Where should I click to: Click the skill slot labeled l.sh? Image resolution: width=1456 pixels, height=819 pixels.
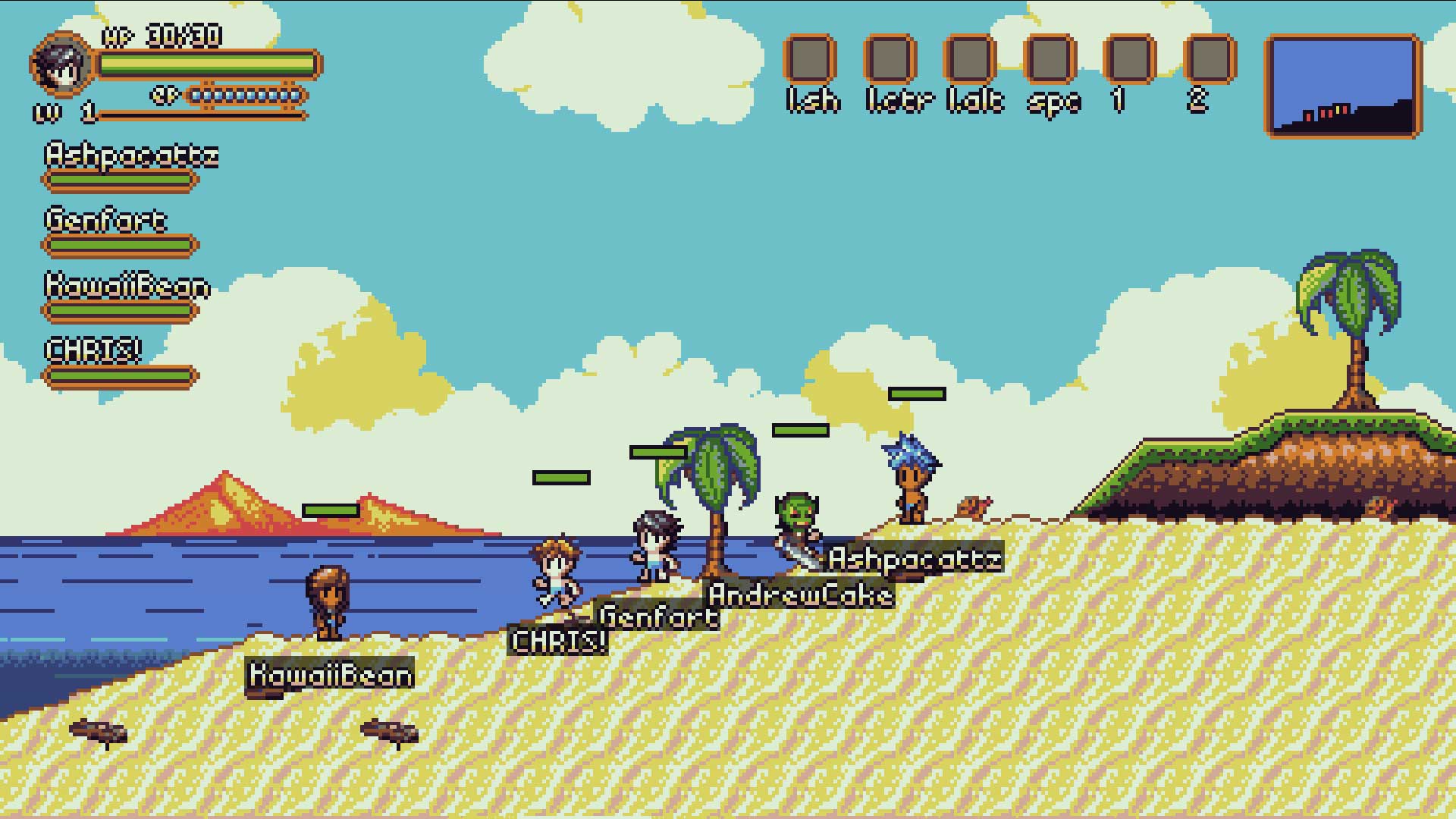tap(810, 58)
